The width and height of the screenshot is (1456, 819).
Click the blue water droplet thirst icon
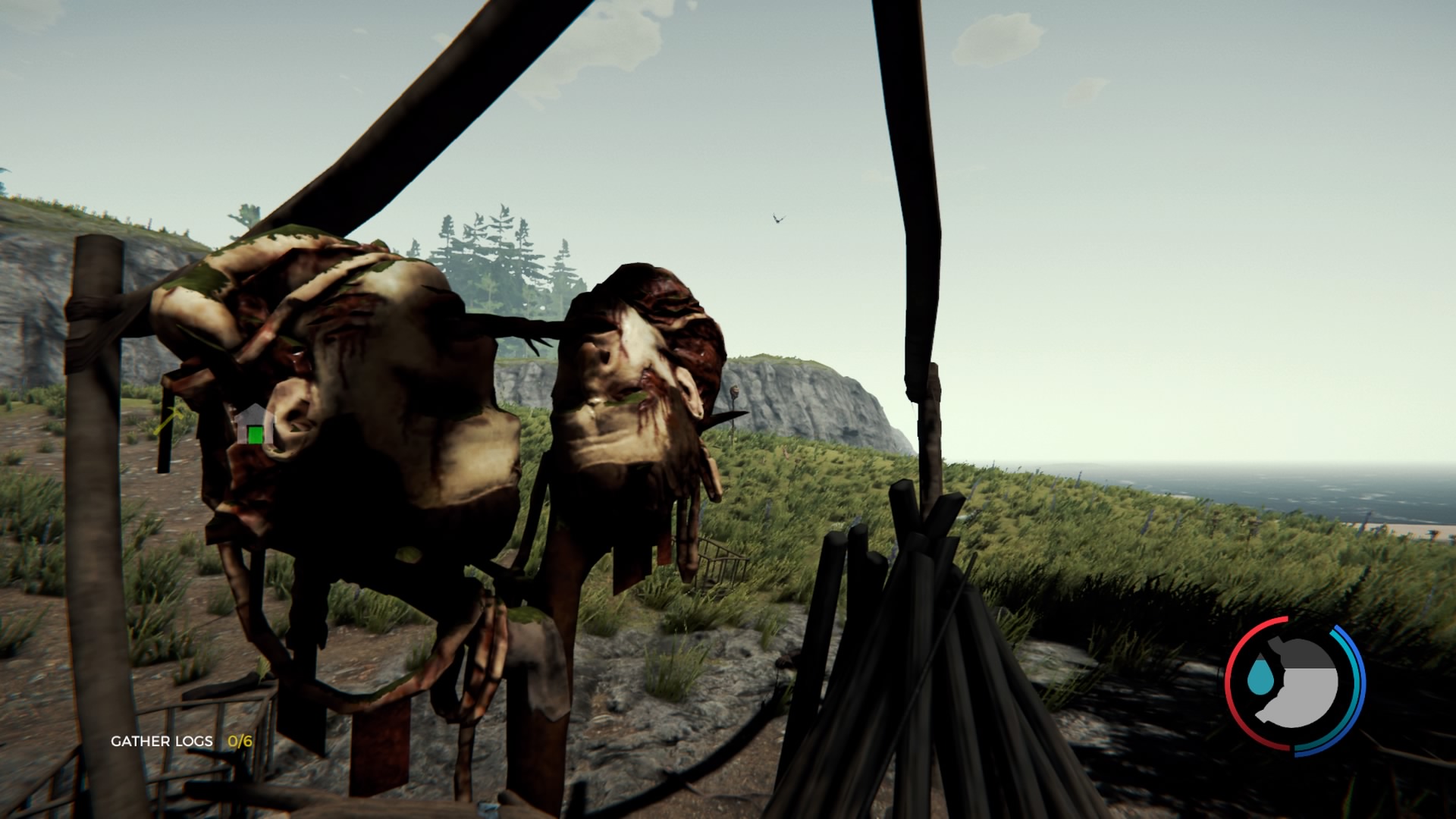pyautogui.click(x=1260, y=673)
